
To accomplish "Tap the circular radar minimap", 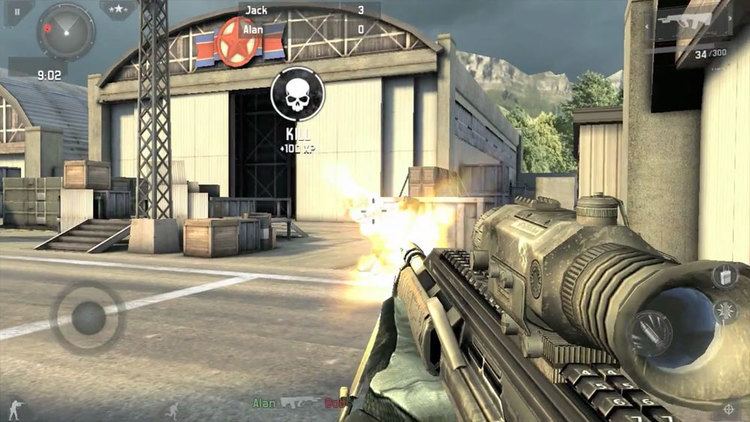I will 65,32.
